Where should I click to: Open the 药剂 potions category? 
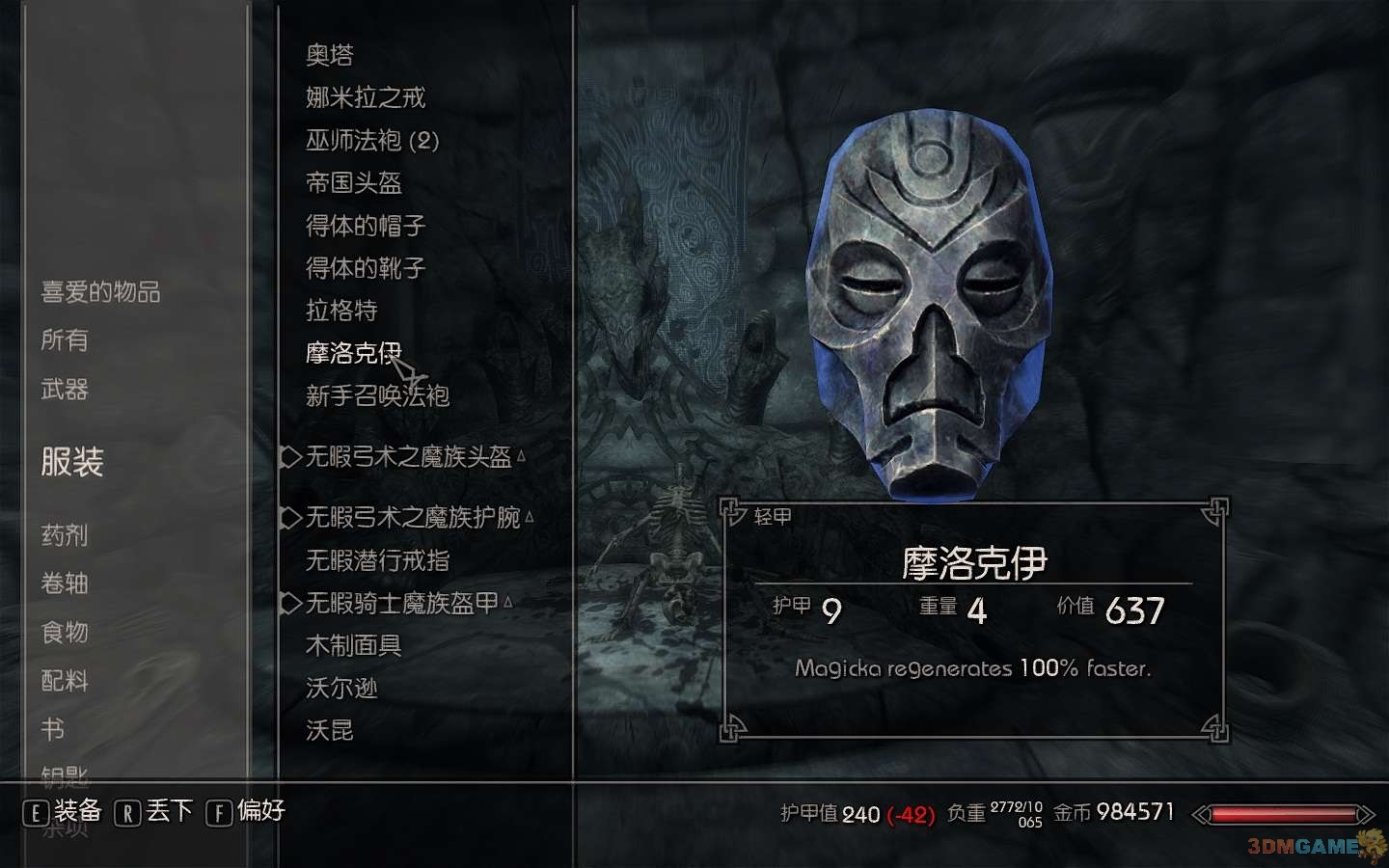[x=65, y=534]
